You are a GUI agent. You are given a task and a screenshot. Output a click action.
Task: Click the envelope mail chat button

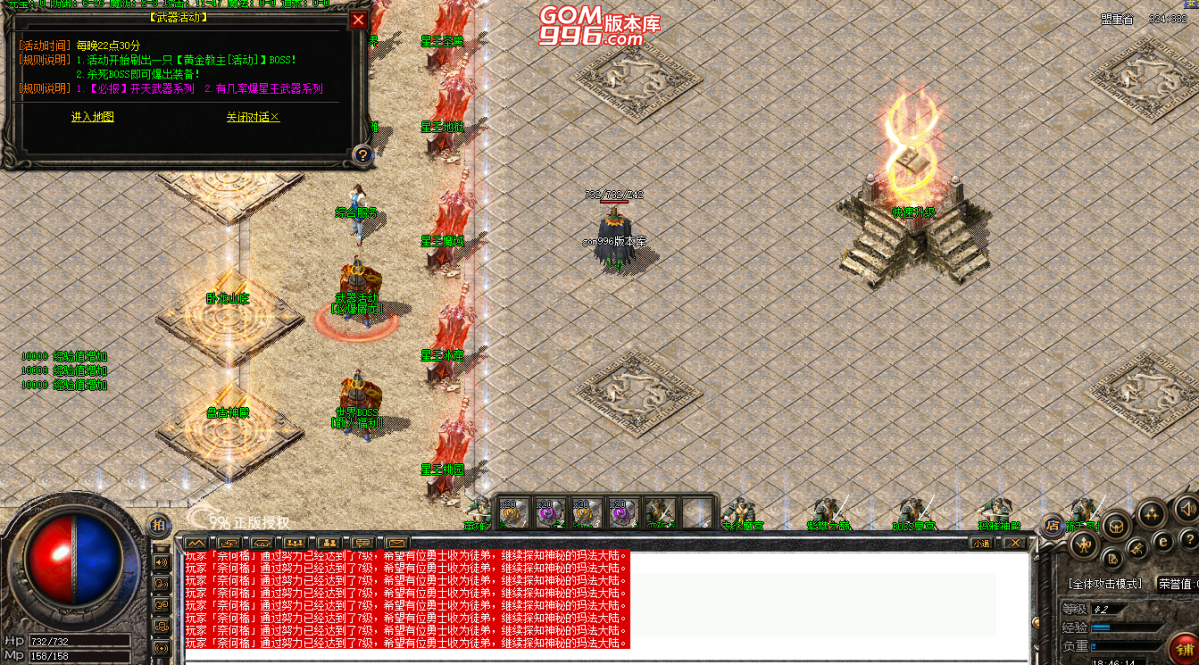(397, 543)
